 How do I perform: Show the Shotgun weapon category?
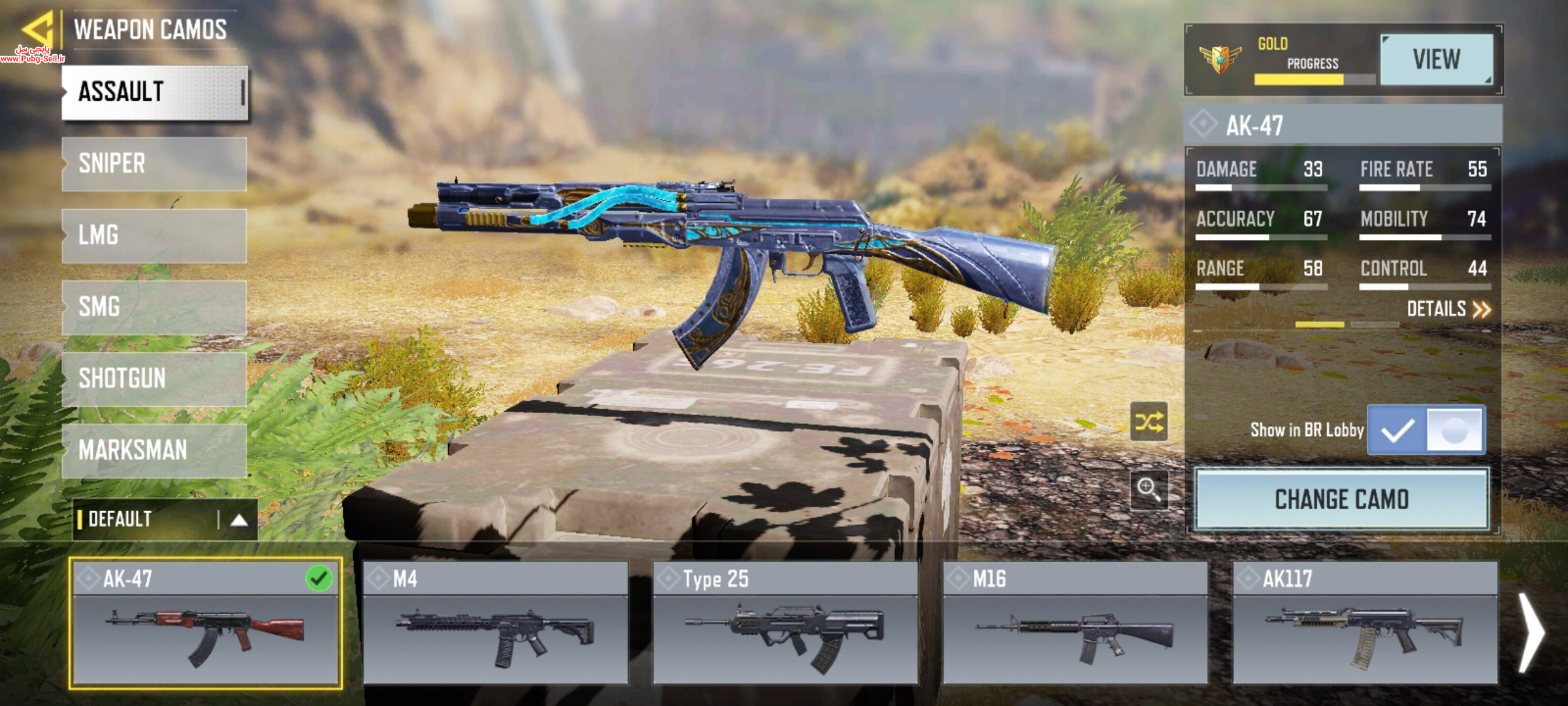[x=154, y=379]
